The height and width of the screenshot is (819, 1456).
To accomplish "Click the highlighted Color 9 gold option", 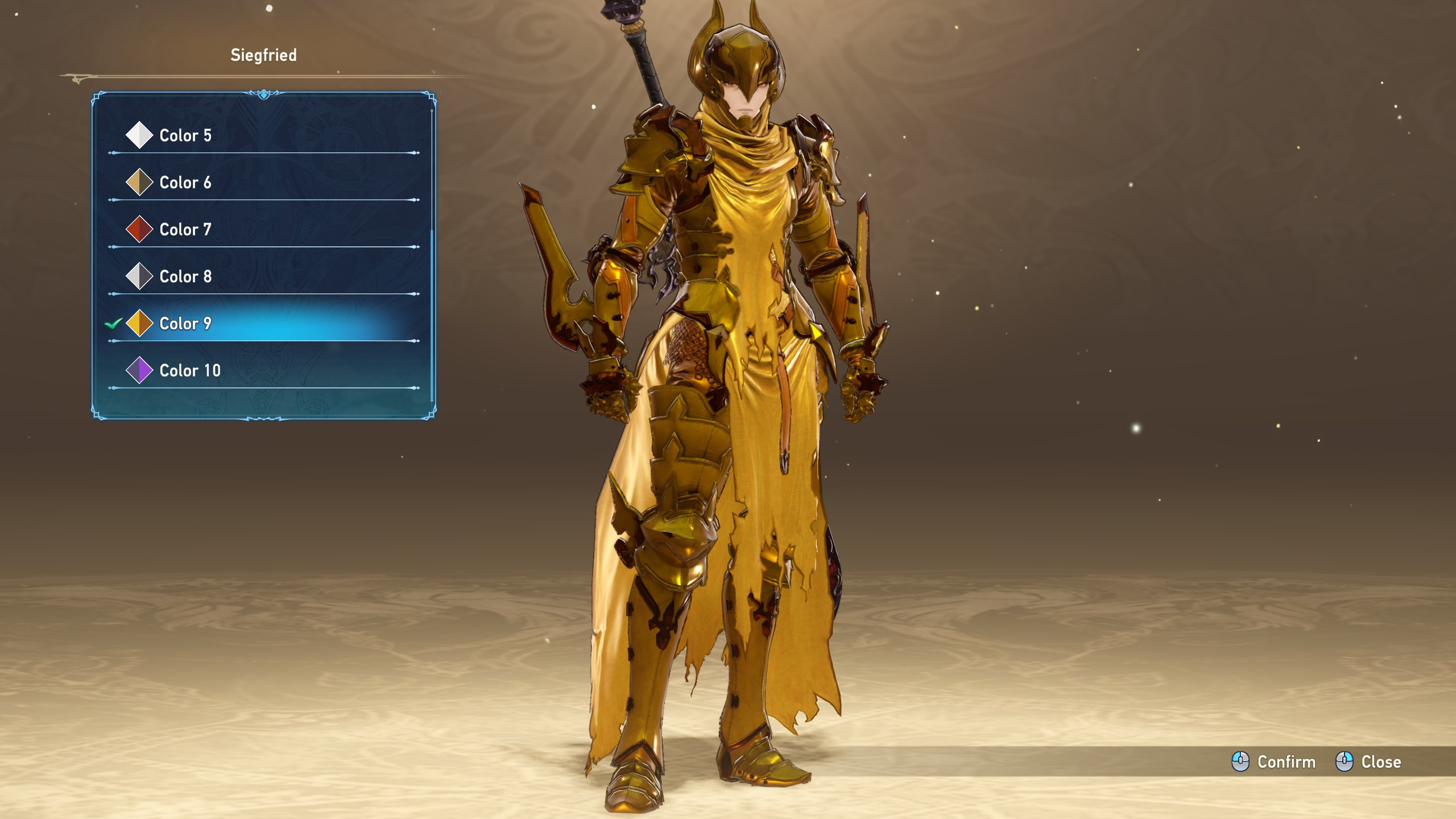I will pos(185,324).
